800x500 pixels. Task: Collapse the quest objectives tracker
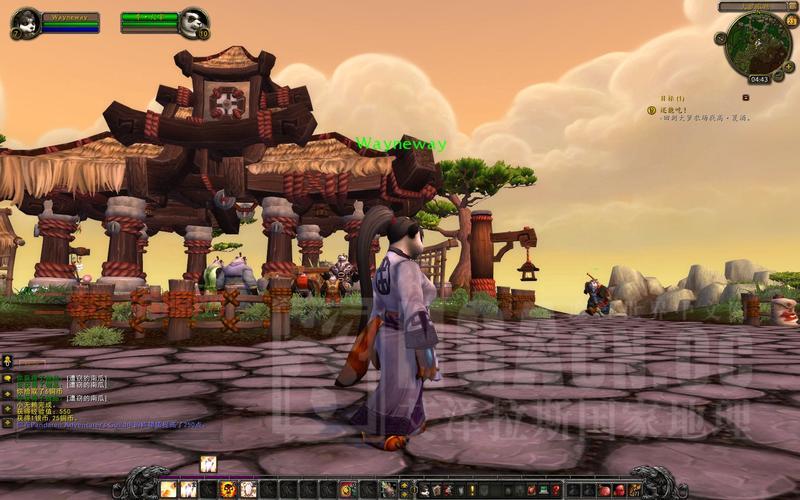[x=746, y=97]
